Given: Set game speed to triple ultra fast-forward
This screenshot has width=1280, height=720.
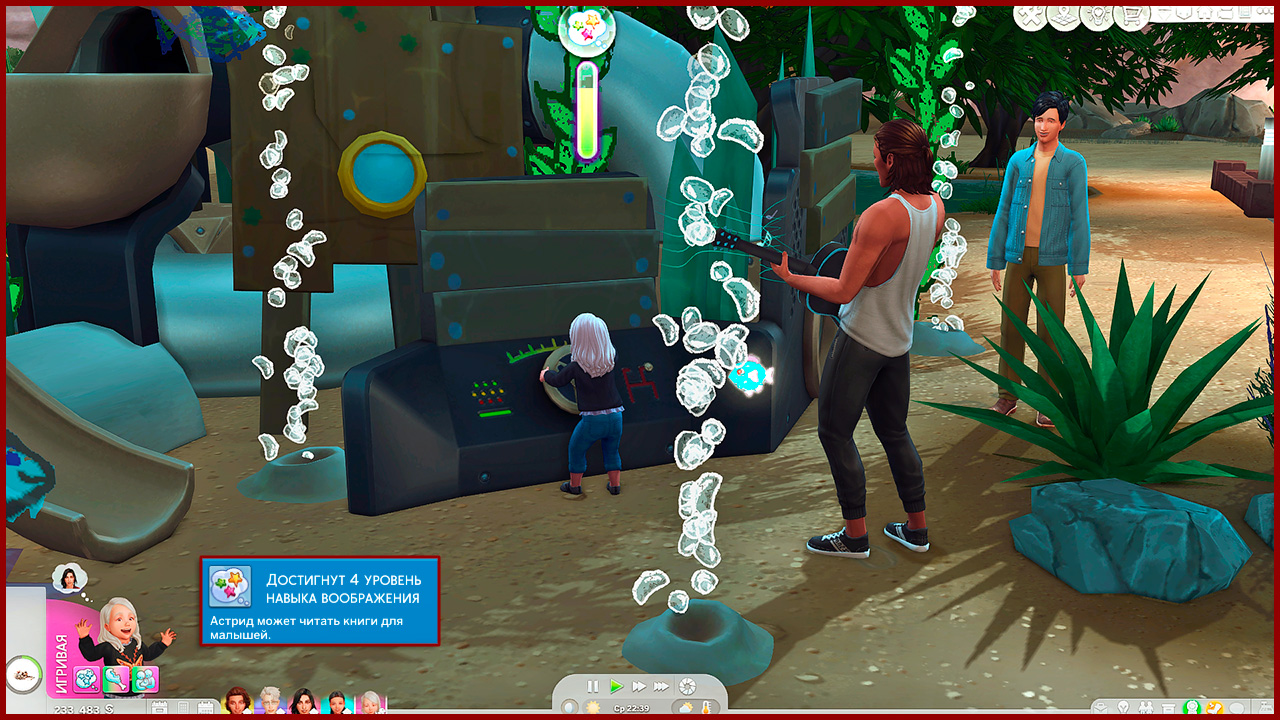Looking at the screenshot, I should (x=661, y=686).
